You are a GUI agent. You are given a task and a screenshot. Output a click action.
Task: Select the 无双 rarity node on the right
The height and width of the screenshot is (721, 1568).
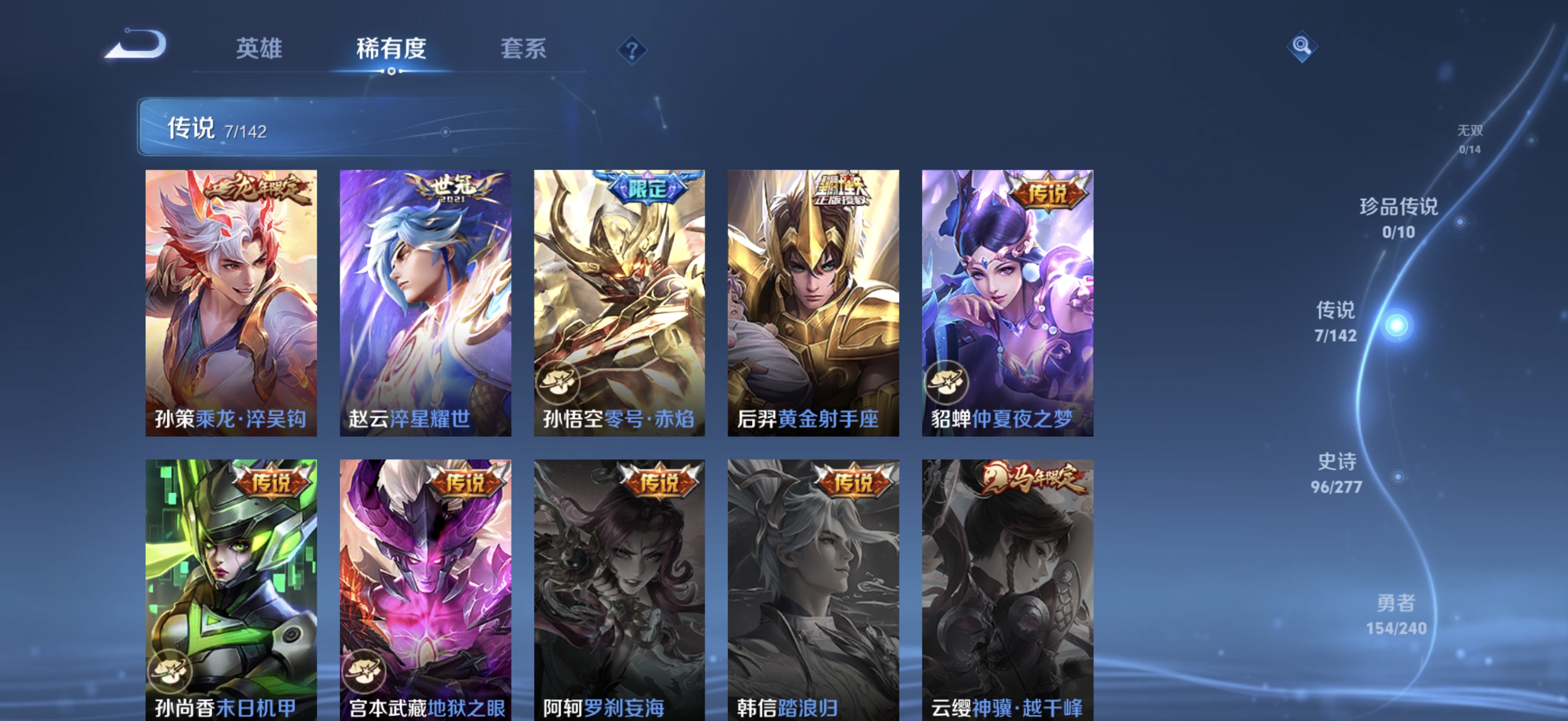coord(1472,140)
